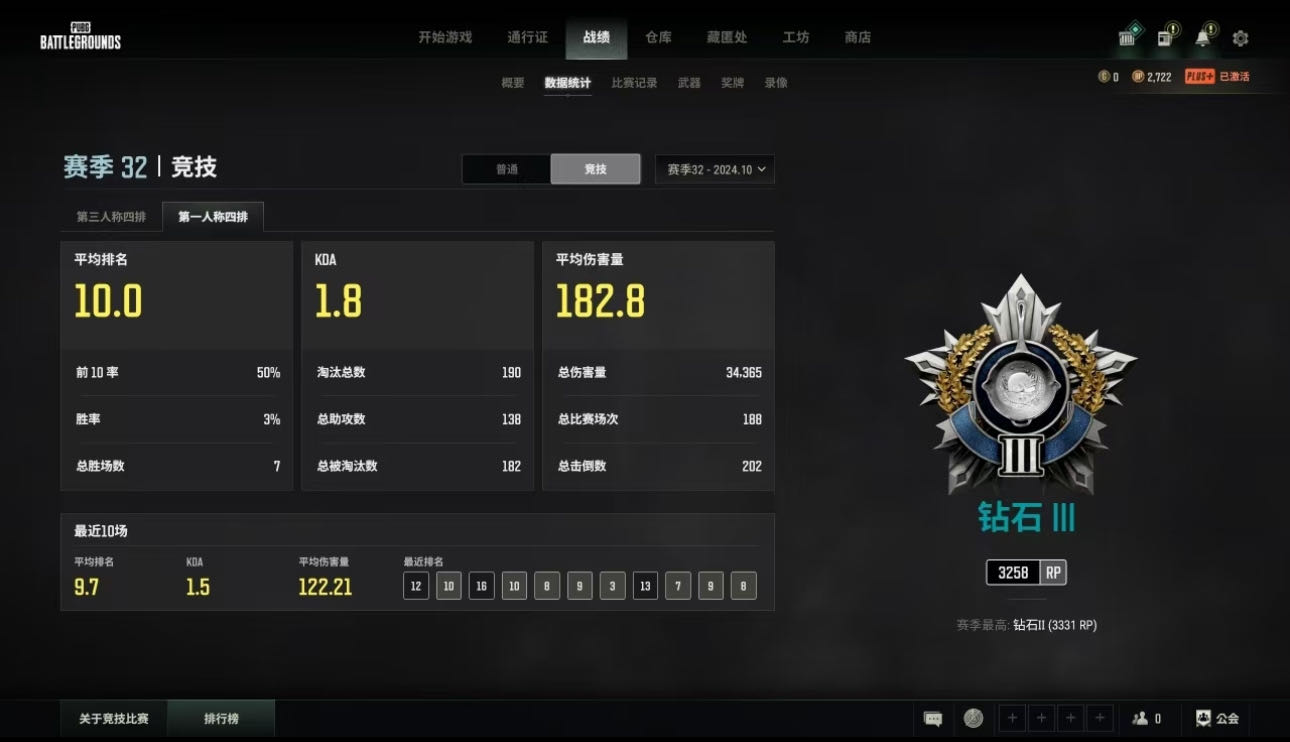Image resolution: width=1290 pixels, height=742 pixels.
Task: Open the 录像 replays tab
Action: (776, 83)
